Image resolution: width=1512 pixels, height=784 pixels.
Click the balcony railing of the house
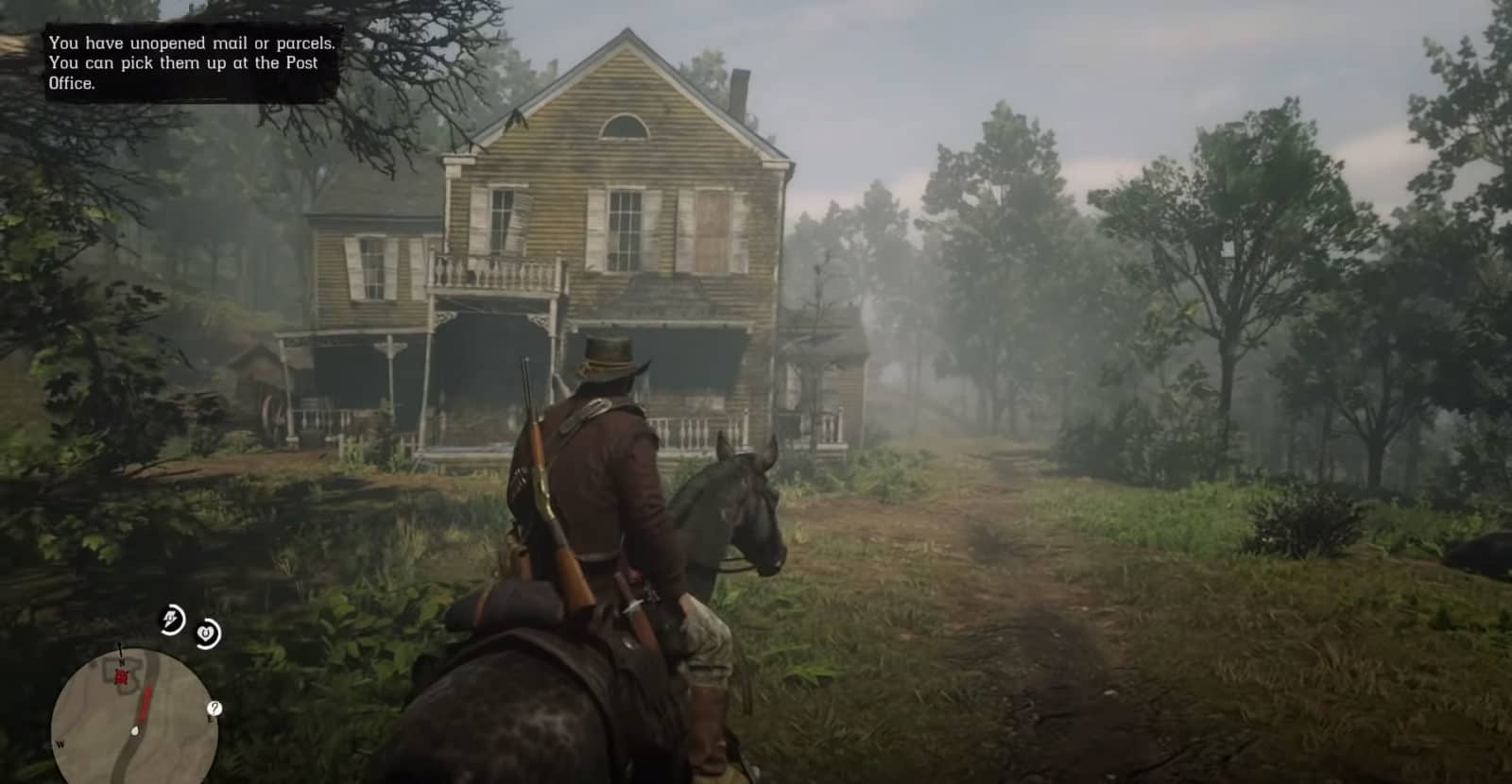[491, 274]
